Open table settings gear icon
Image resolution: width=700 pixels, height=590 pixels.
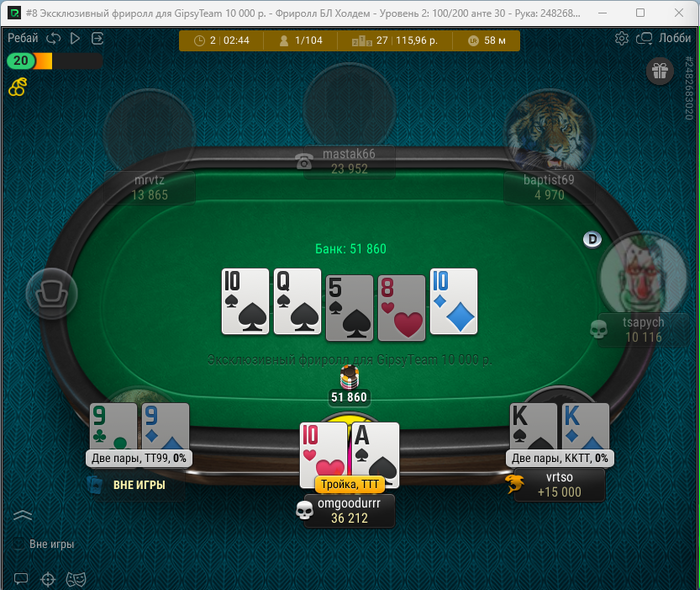click(x=622, y=39)
